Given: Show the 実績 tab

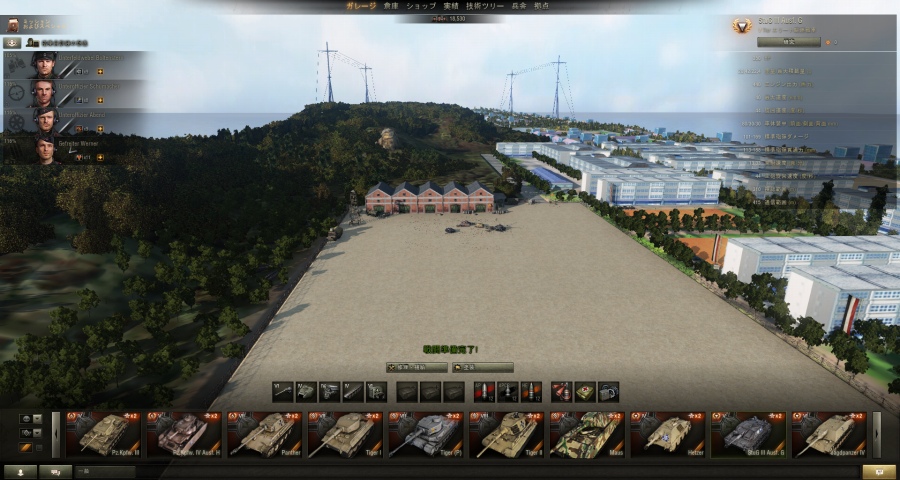Looking at the screenshot, I should tap(451, 6).
